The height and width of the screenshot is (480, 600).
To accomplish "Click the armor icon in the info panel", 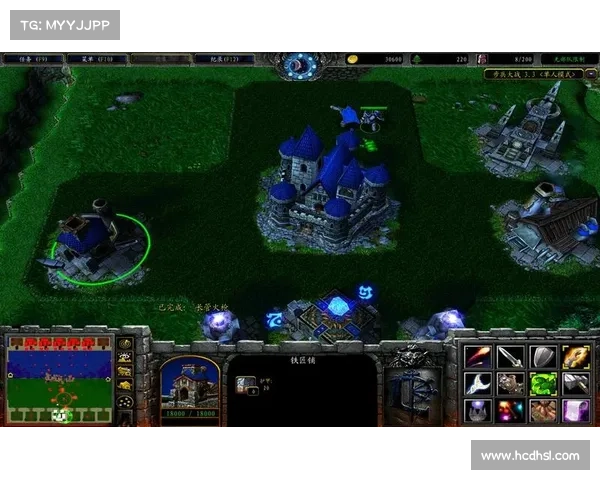I will [246, 383].
